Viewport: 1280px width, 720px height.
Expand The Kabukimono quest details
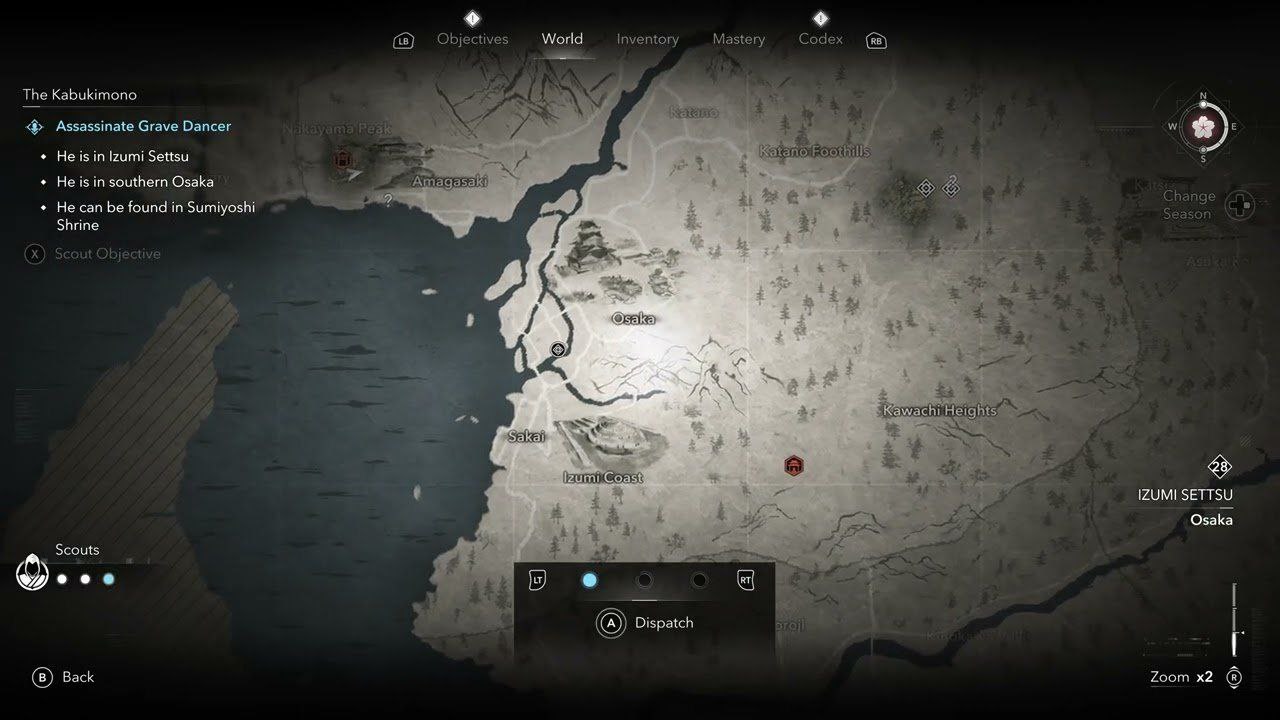click(80, 94)
